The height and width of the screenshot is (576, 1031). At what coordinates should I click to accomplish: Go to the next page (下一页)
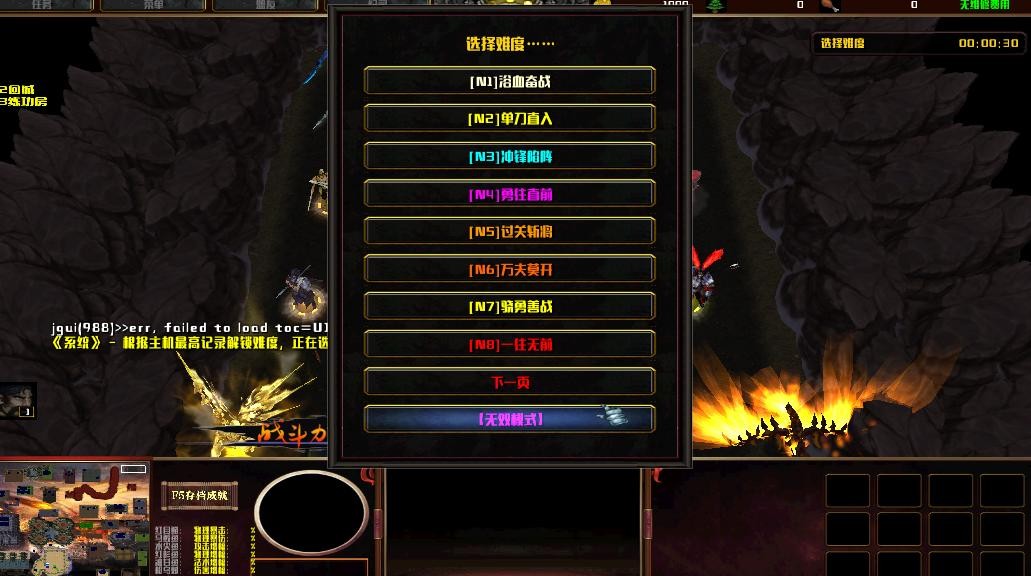509,382
